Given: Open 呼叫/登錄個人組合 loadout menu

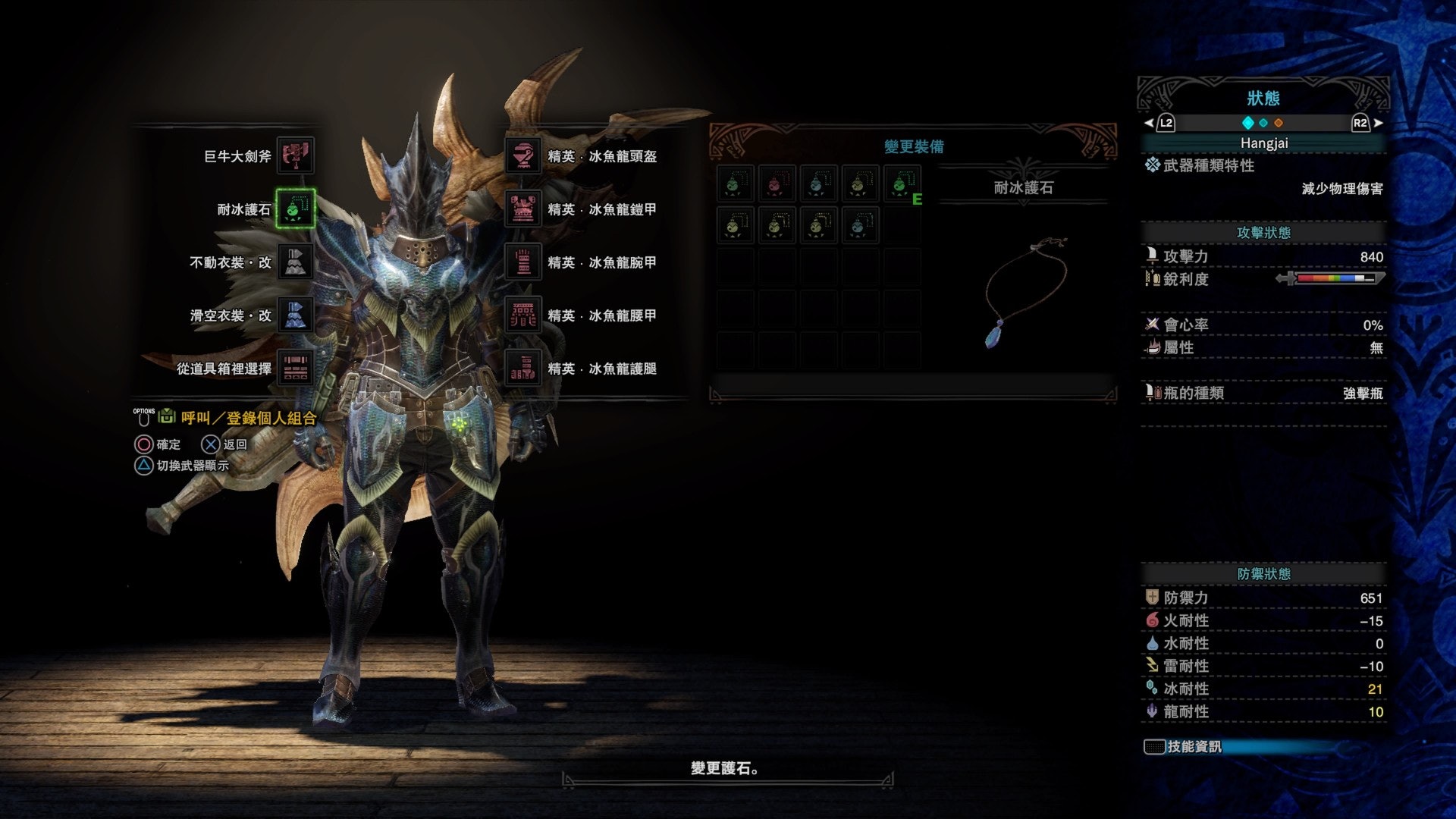Looking at the screenshot, I should [248, 418].
